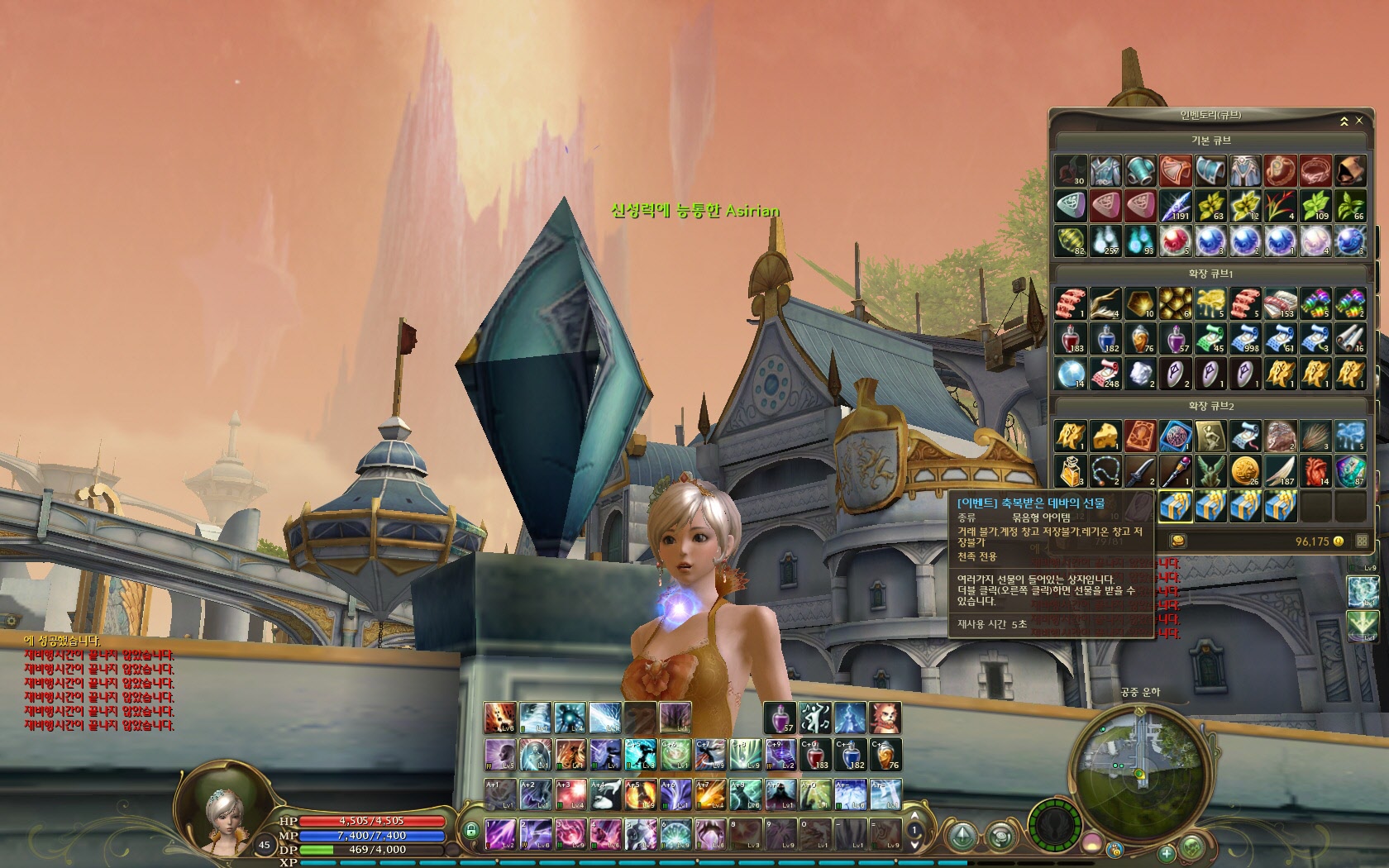Close the inventory cube window

pyautogui.click(x=1359, y=121)
